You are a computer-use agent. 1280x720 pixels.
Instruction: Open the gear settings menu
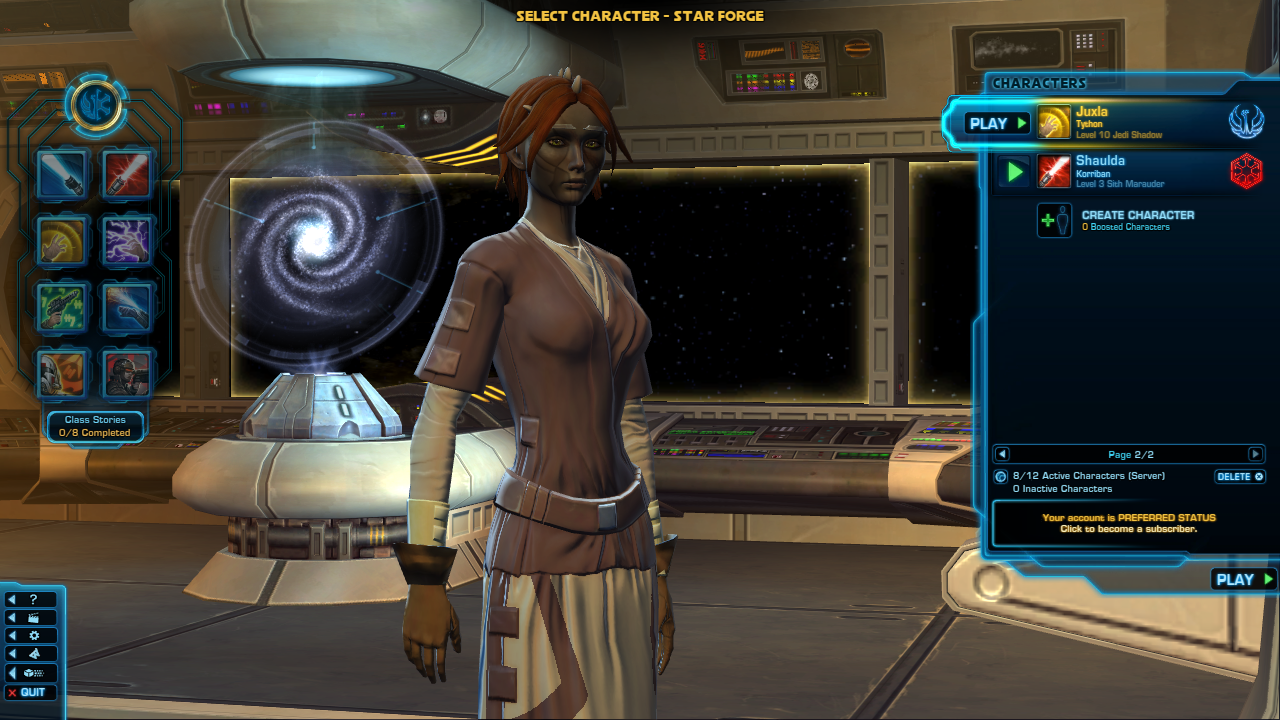coord(32,636)
